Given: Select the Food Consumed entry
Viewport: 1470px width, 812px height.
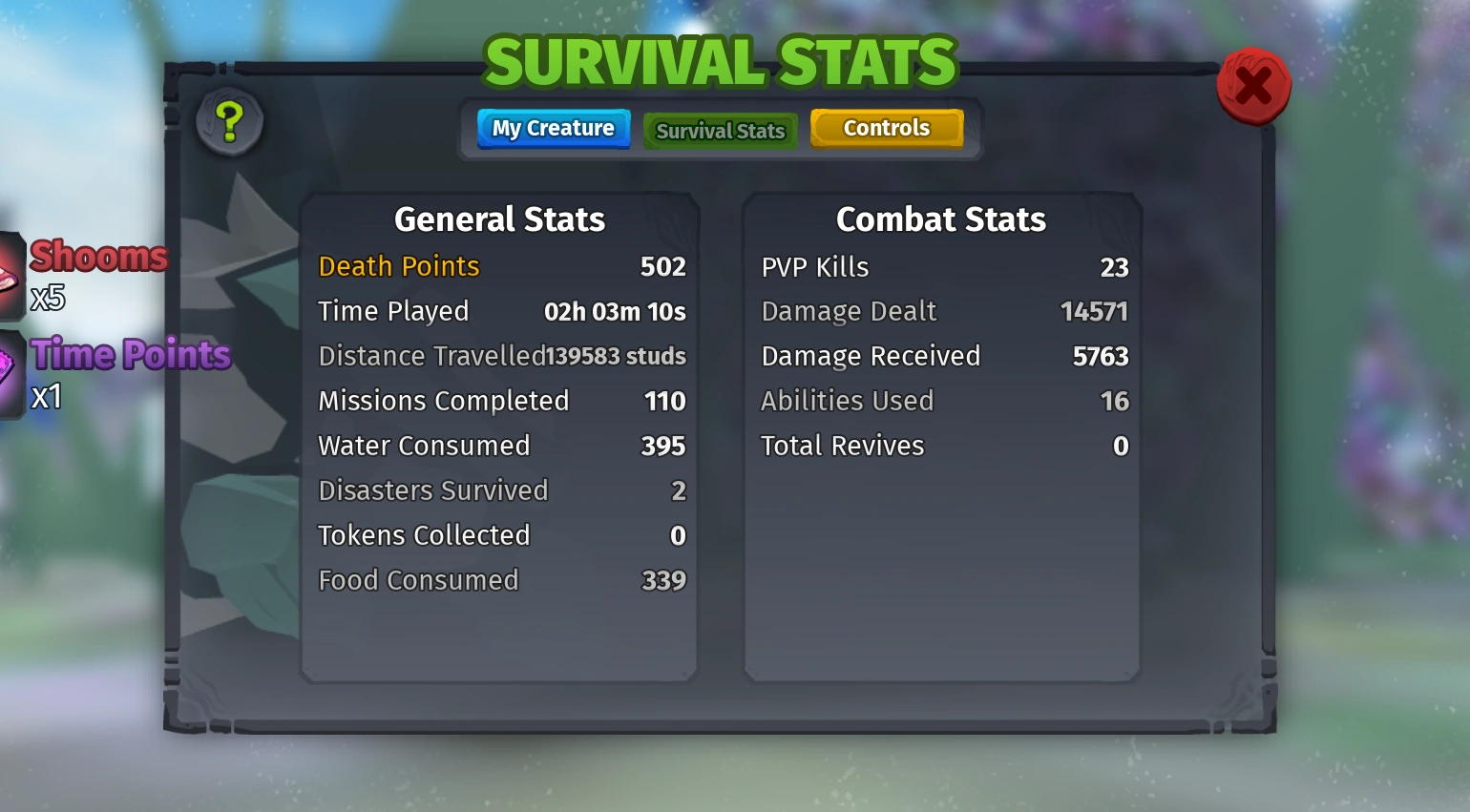Looking at the screenshot, I should pyautogui.click(x=418, y=580).
